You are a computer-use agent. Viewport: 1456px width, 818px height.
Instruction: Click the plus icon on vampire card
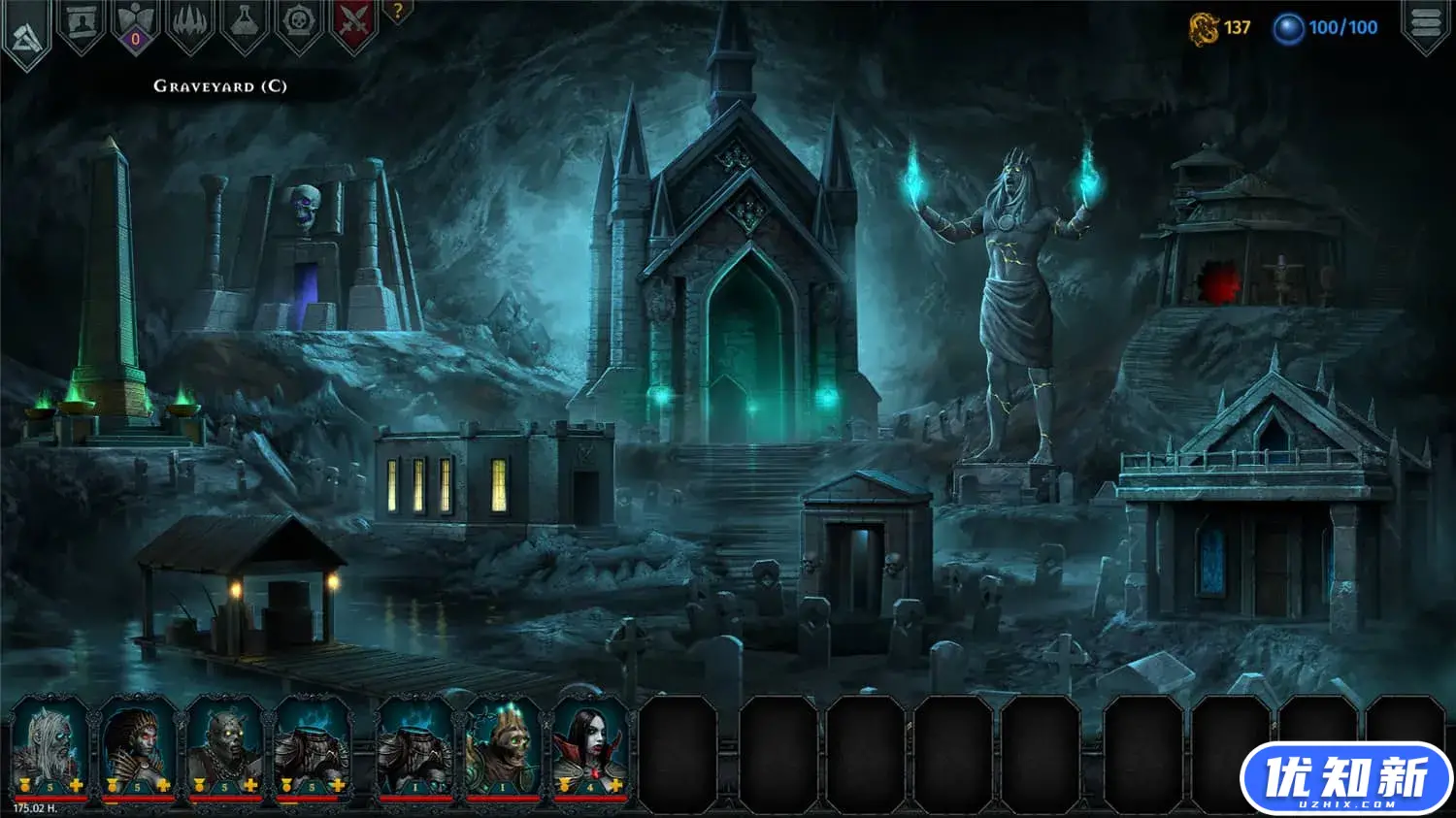click(614, 785)
